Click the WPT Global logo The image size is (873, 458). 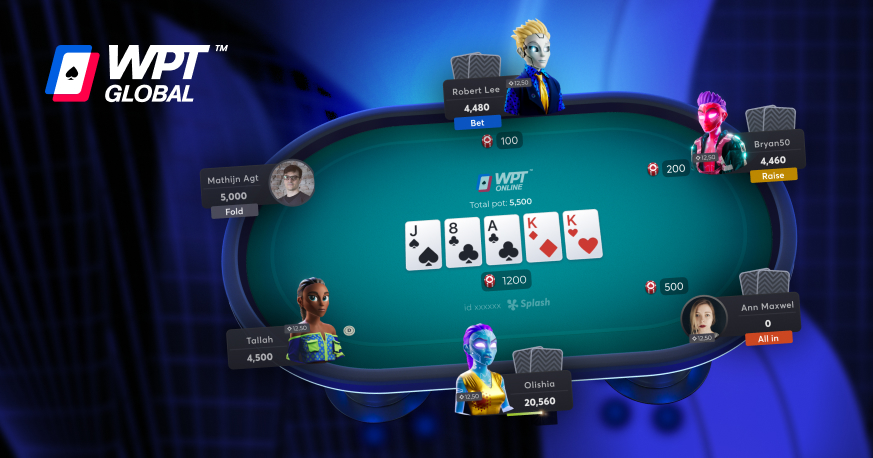click(136, 73)
